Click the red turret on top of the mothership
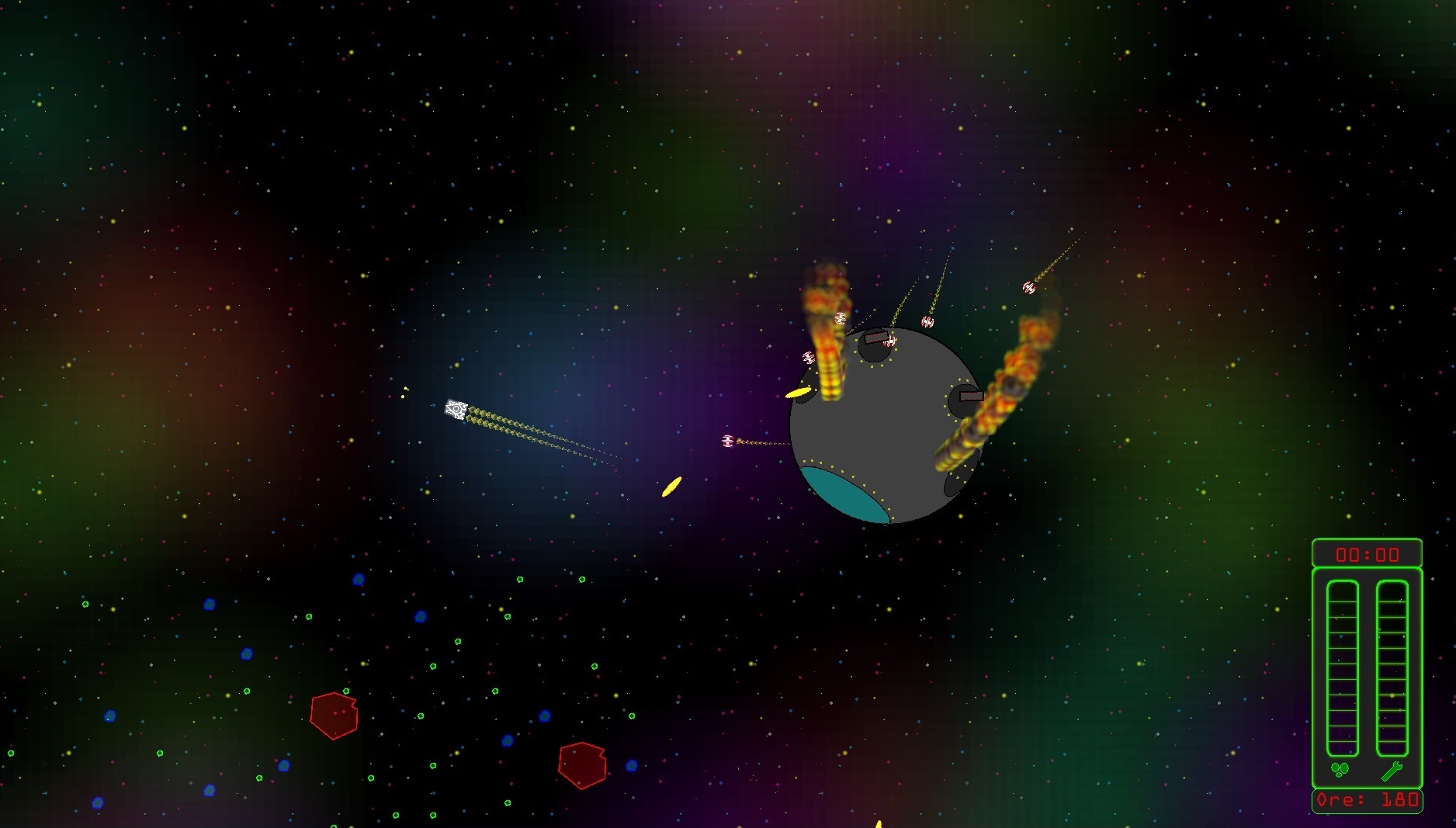 875,338
